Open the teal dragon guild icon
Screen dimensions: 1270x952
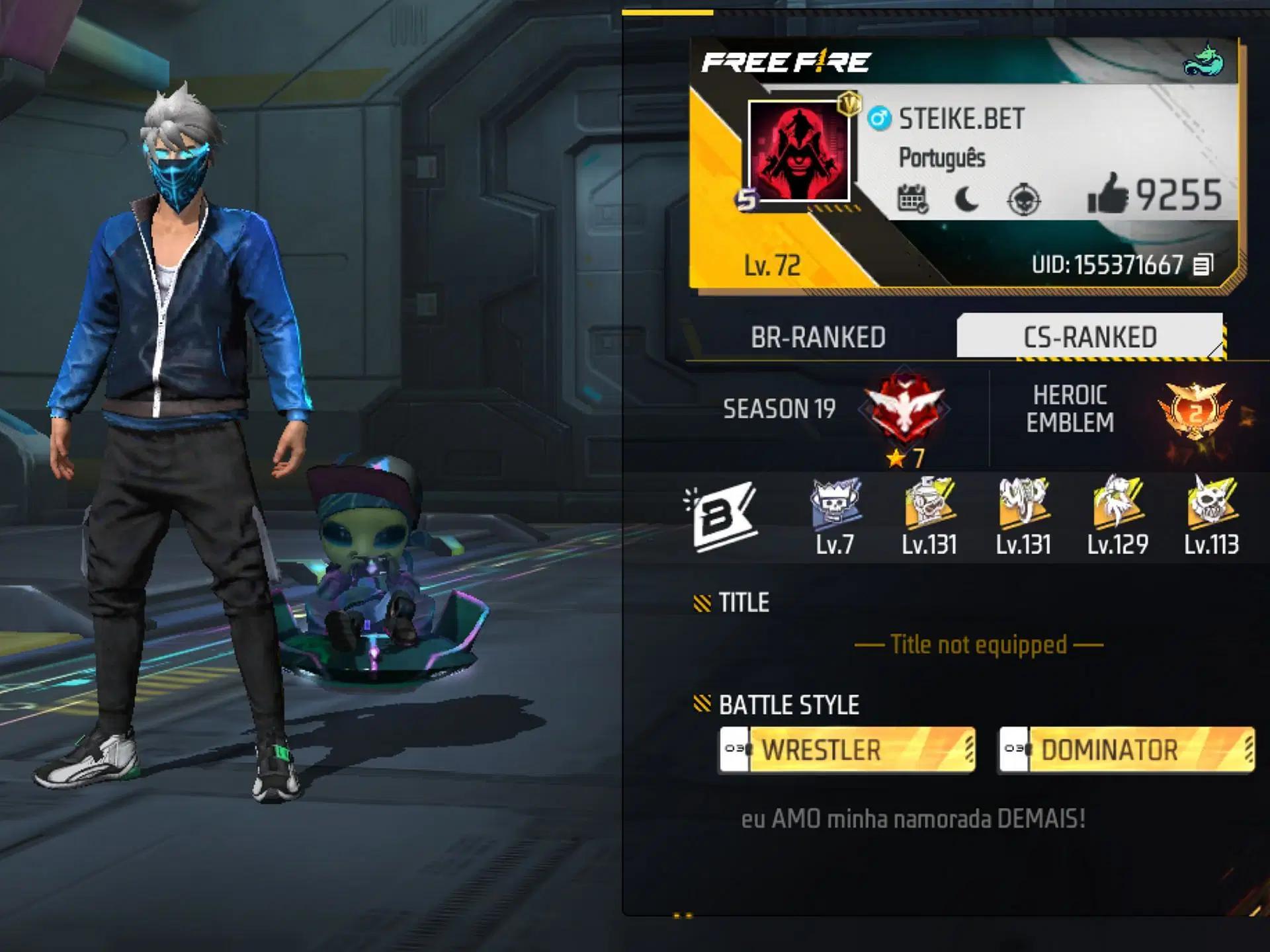pyautogui.click(x=1204, y=61)
